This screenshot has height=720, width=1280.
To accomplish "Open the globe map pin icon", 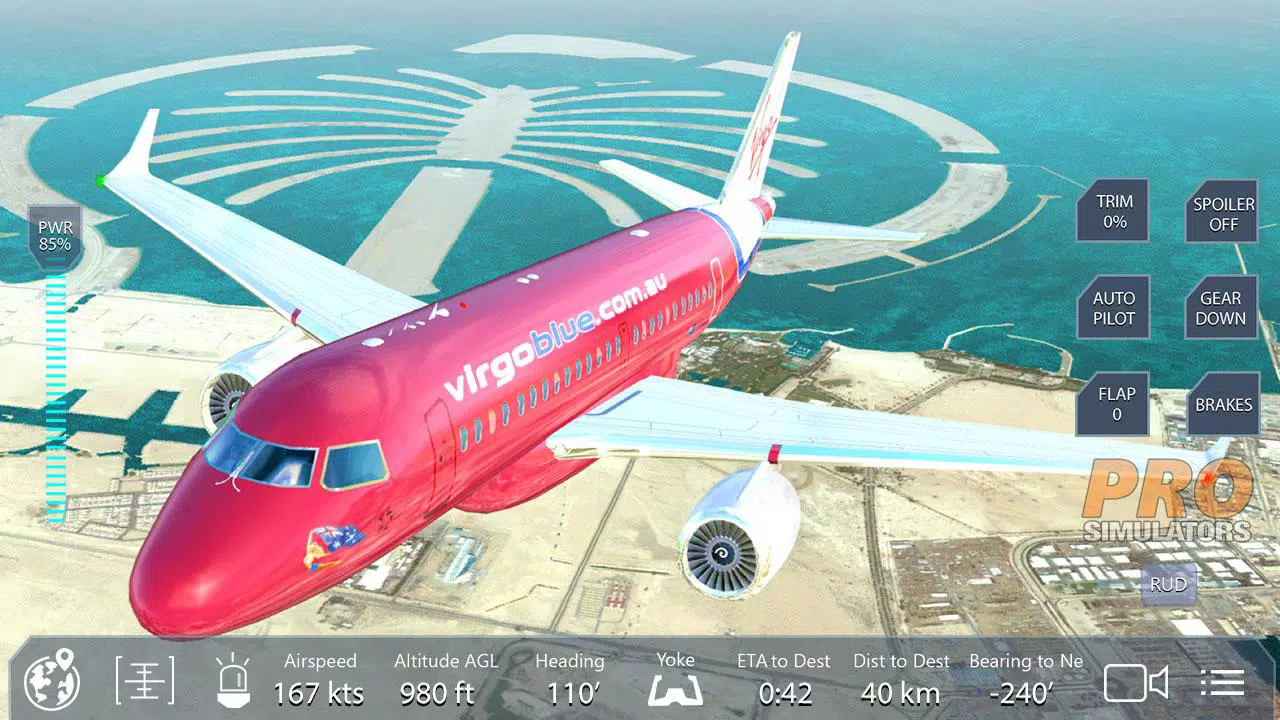I will 51,681.
